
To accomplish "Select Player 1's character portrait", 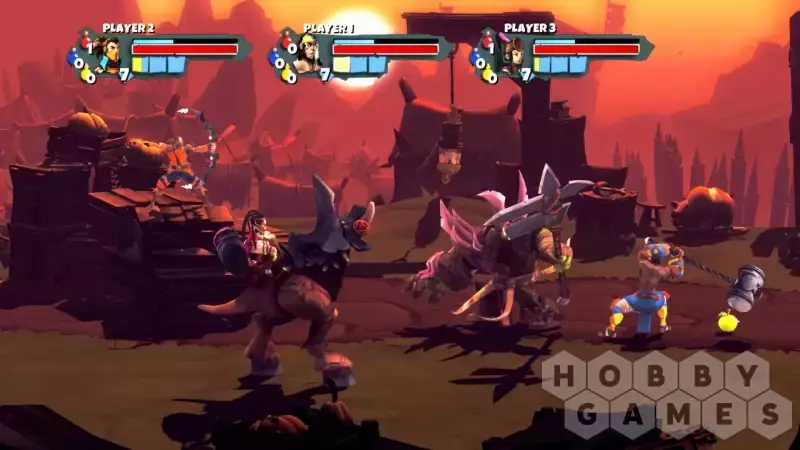I will point(308,53).
